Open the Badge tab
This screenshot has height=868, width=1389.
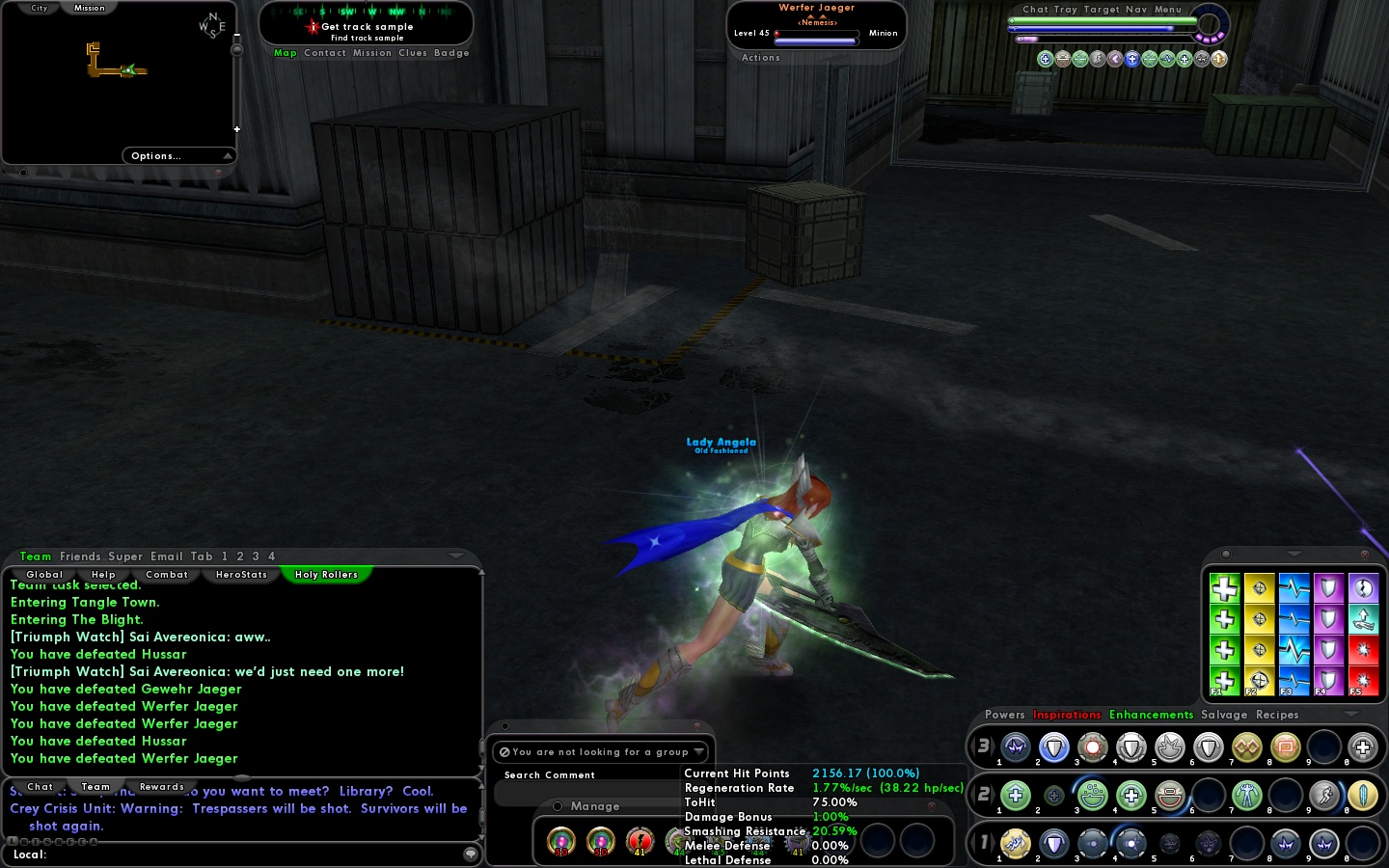[451, 53]
